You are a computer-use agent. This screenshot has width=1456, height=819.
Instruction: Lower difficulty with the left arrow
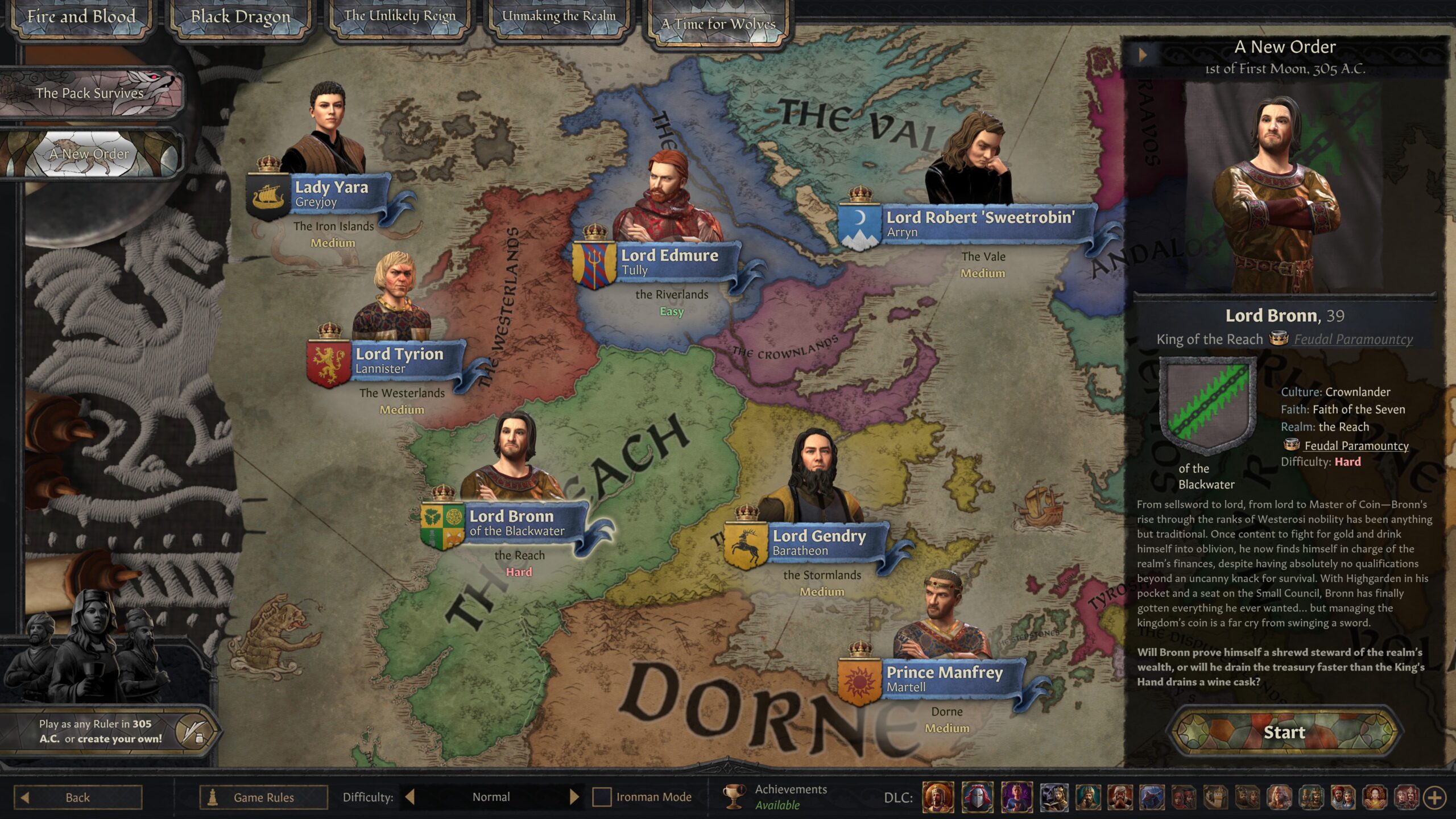pyautogui.click(x=409, y=797)
